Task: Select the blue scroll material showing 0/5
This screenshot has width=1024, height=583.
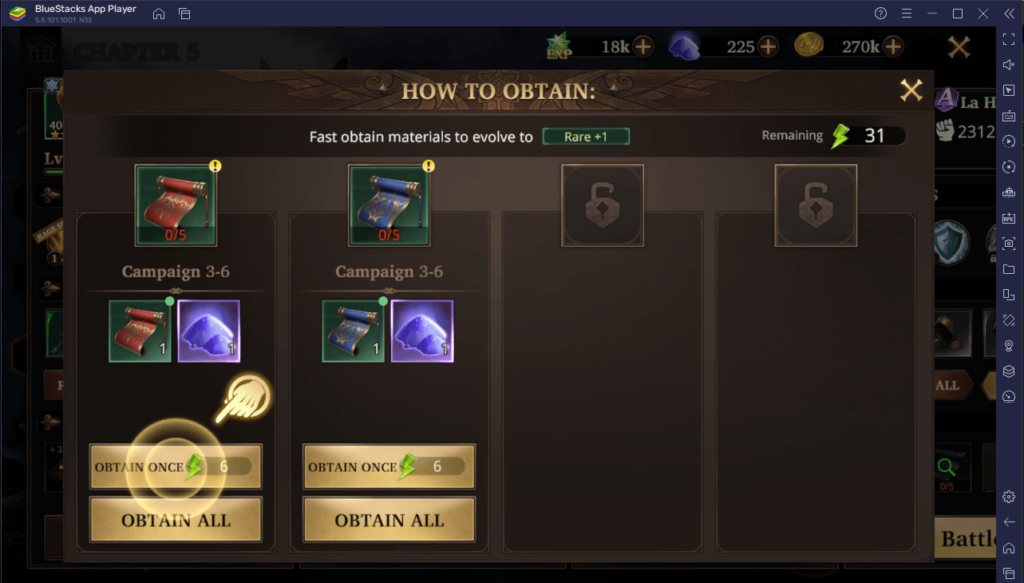Action: (x=389, y=206)
